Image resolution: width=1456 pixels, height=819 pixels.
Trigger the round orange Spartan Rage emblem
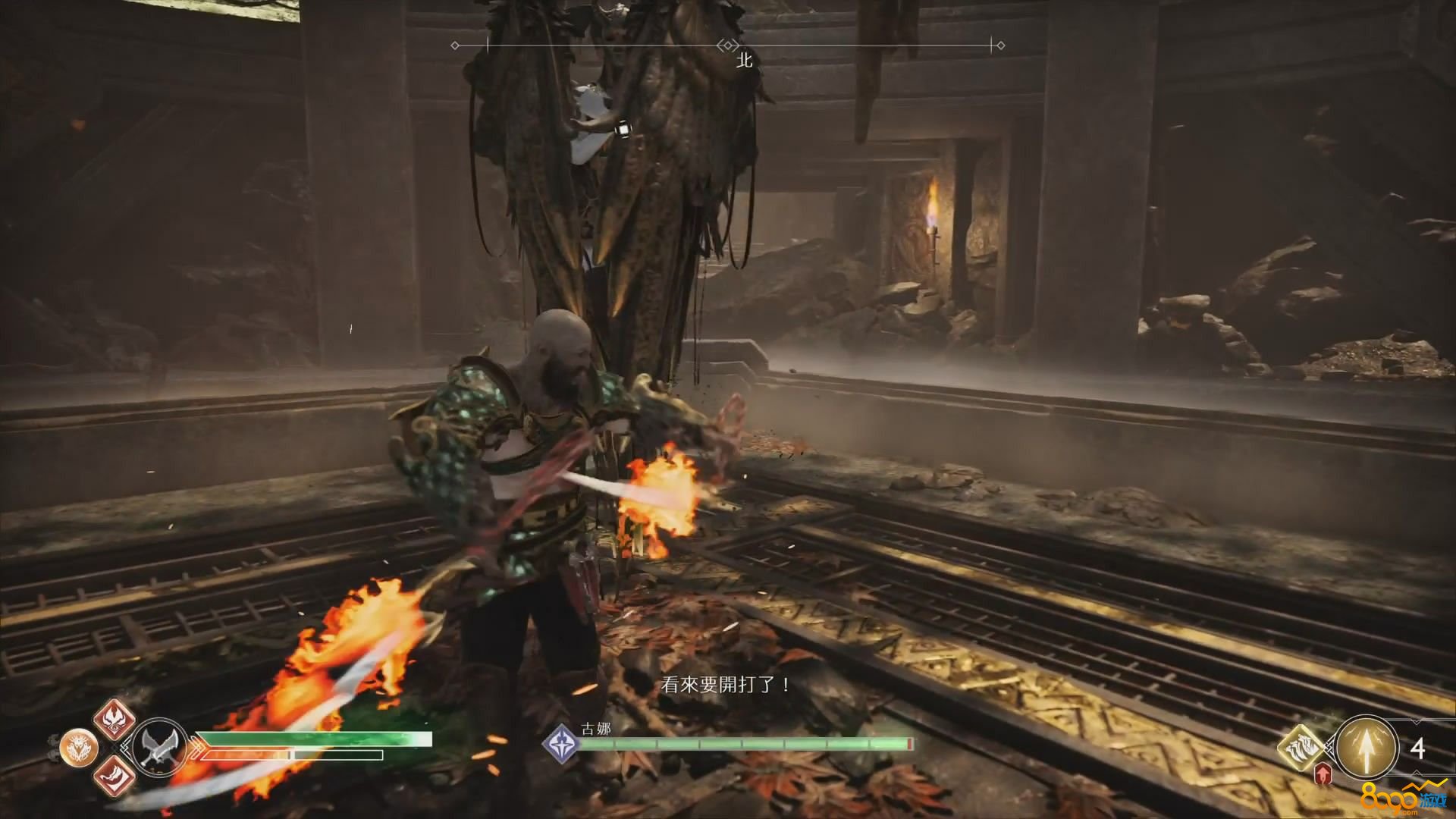click(x=79, y=748)
